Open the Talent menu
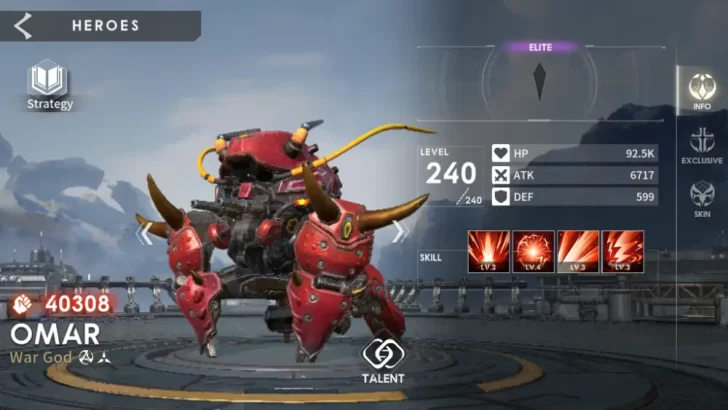The width and height of the screenshot is (728, 410). pyautogui.click(x=383, y=361)
